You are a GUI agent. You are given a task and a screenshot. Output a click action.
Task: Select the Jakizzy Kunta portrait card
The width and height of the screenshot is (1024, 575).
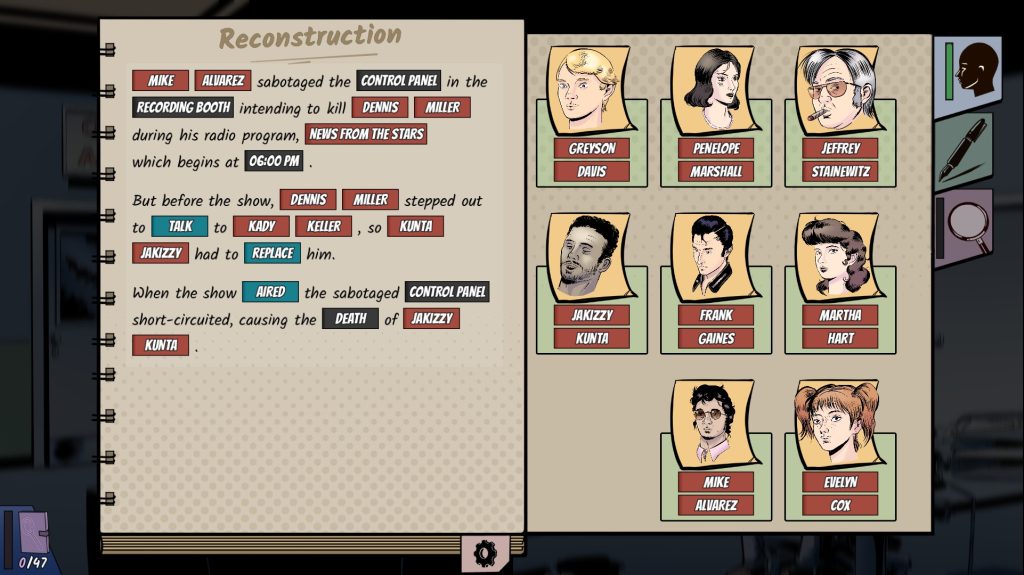(591, 282)
